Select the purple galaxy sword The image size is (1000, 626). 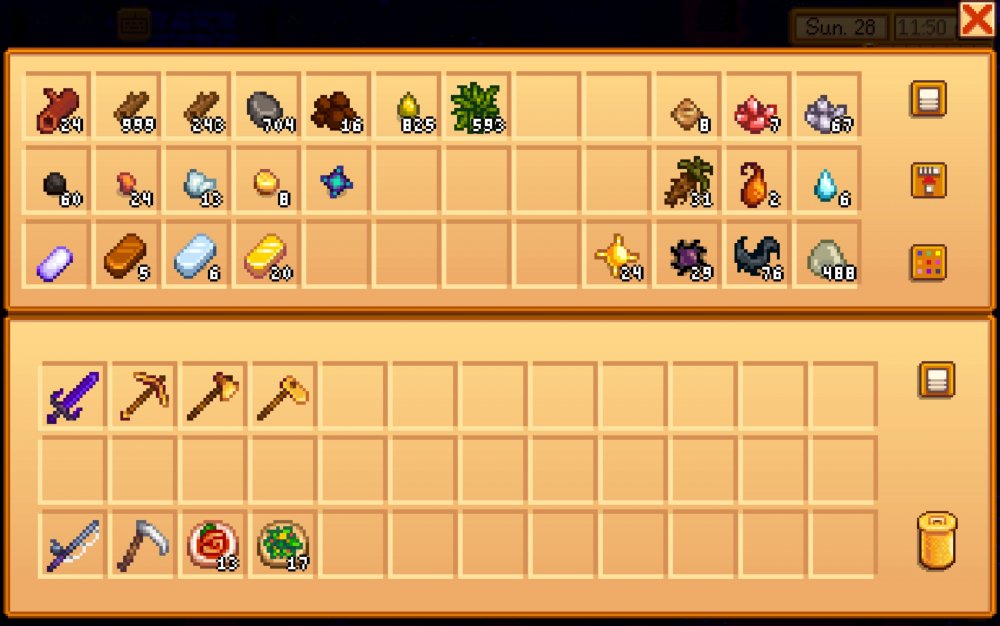point(73,397)
